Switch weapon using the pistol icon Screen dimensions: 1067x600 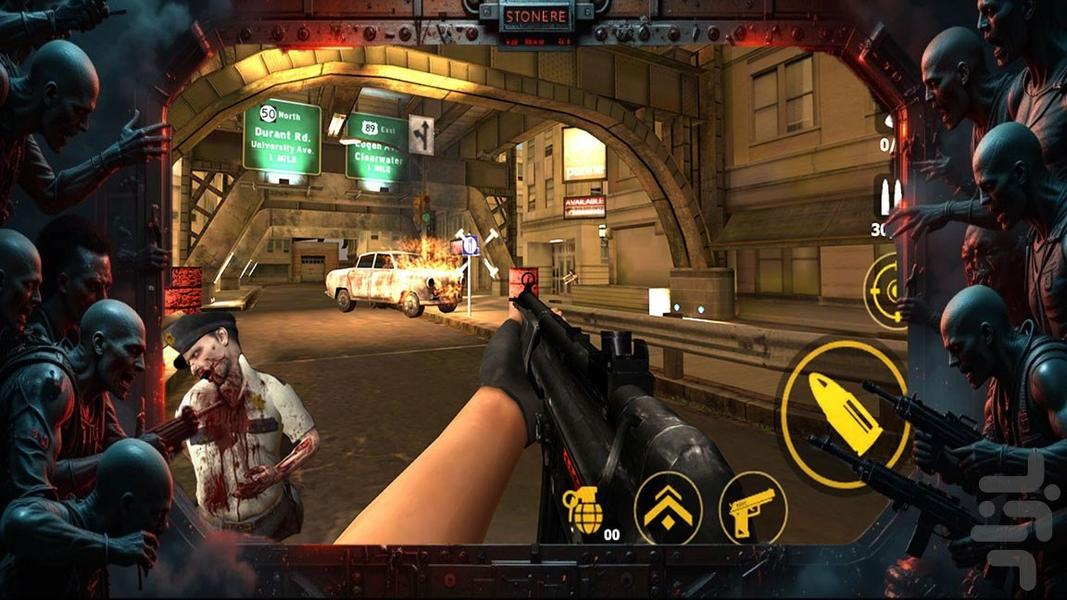752,508
